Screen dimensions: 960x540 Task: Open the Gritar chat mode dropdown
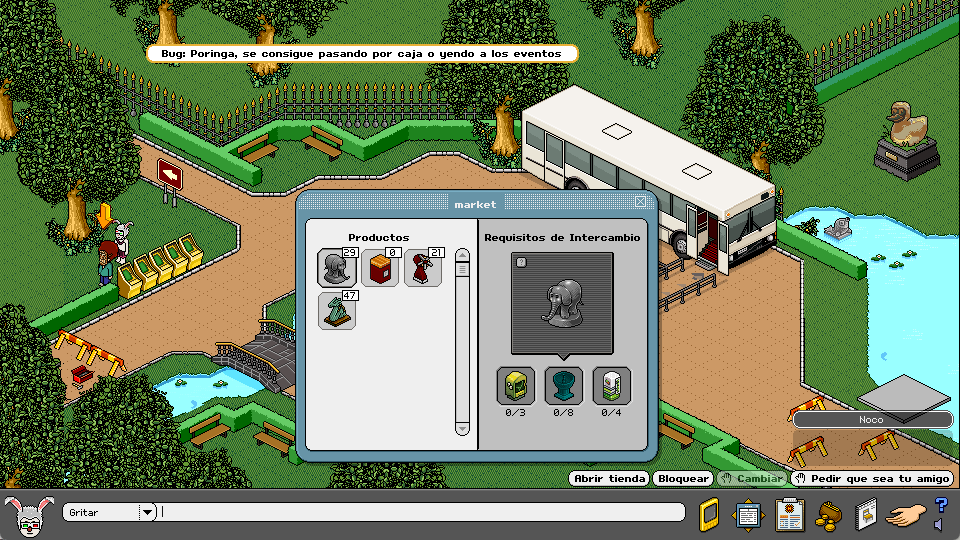pyautogui.click(x=147, y=512)
